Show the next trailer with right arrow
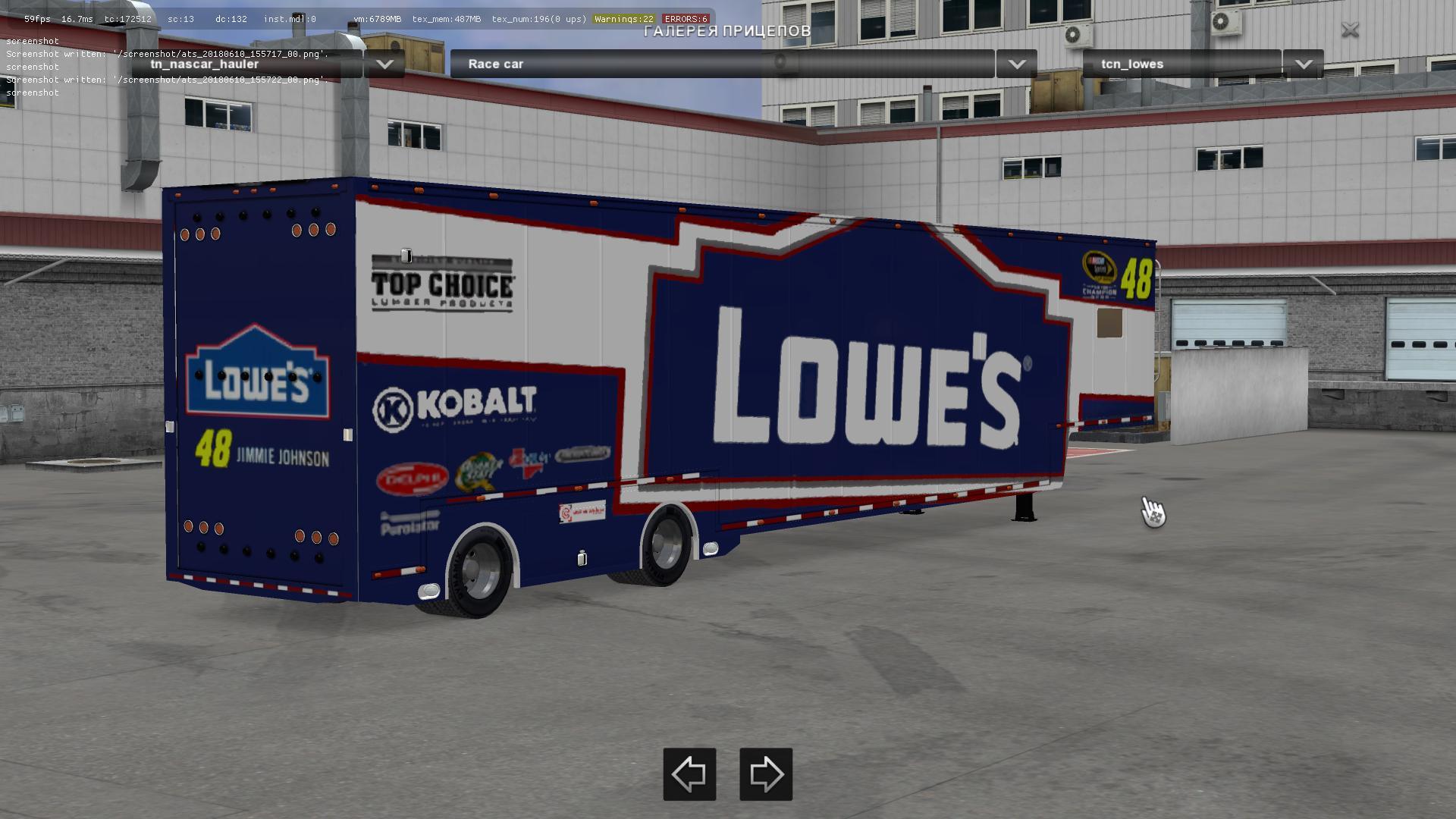Image resolution: width=1456 pixels, height=819 pixels. [x=766, y=774]
